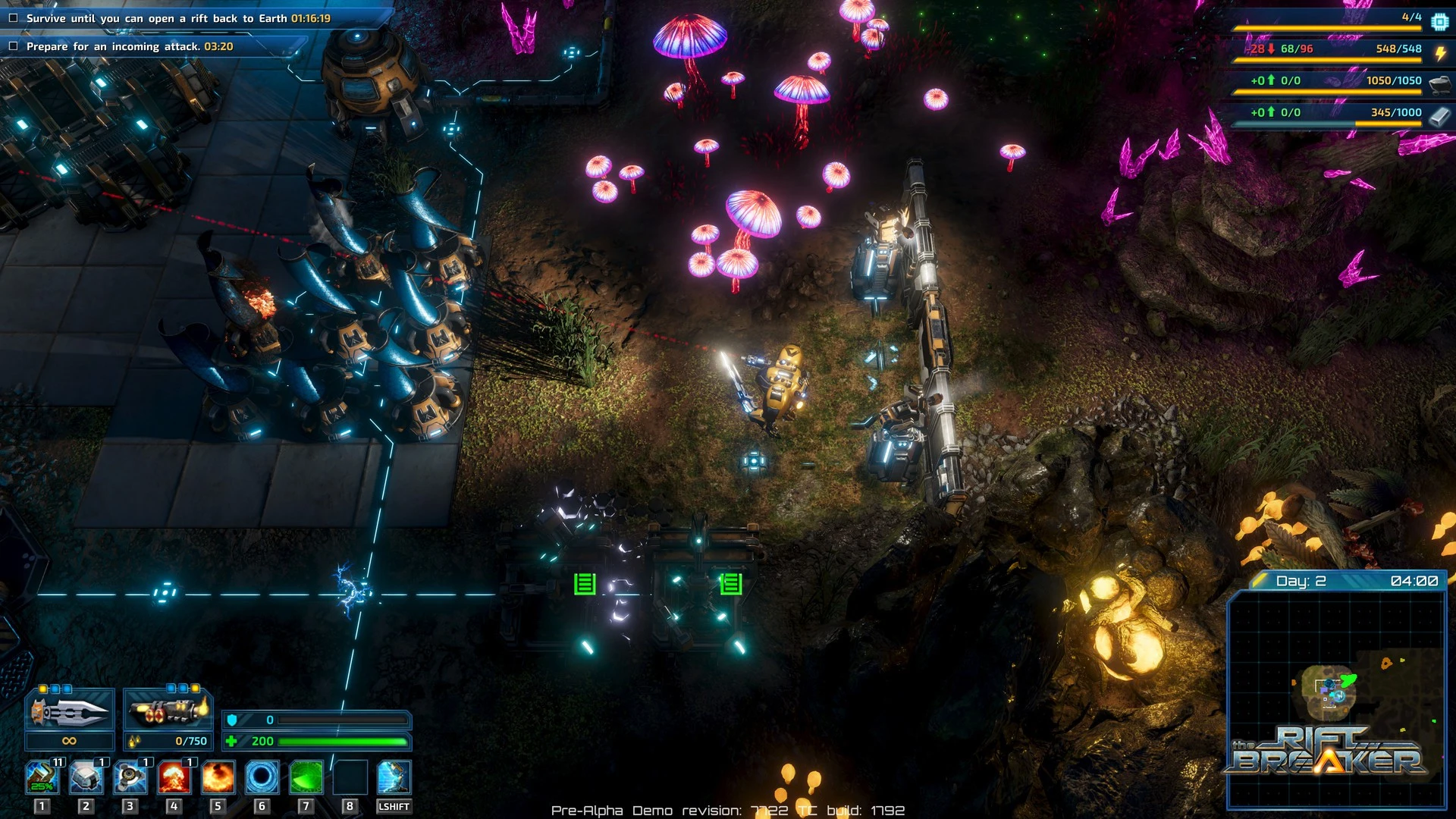Use the blue vortex portal ability

(262, 777)
